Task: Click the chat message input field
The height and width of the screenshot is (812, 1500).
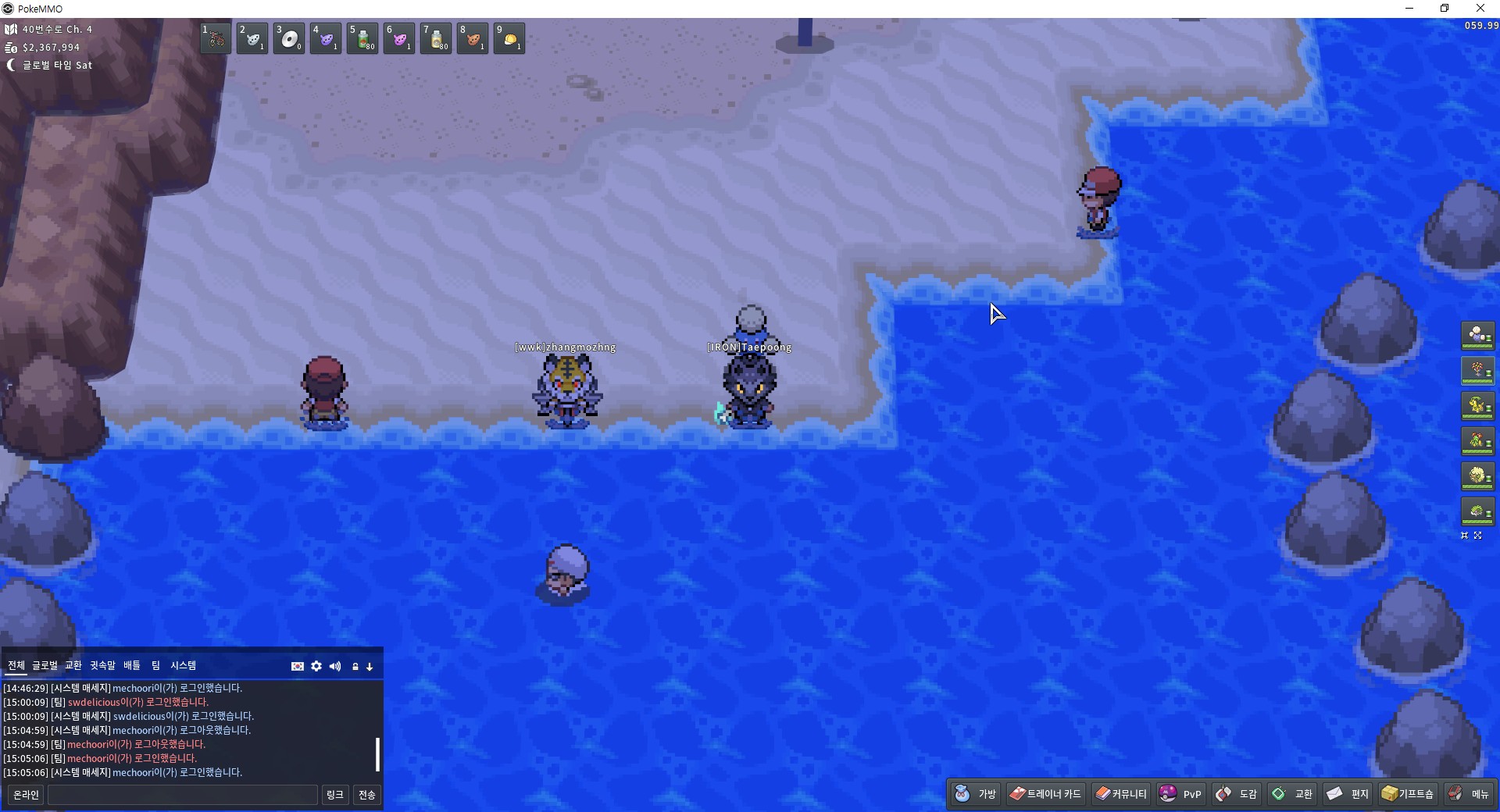Action: [183, 795]
